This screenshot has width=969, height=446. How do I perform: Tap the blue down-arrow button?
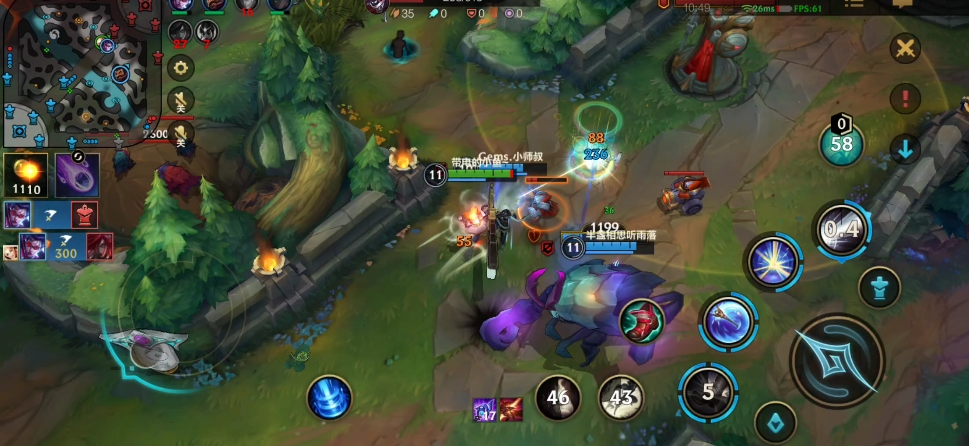(905, 150)
